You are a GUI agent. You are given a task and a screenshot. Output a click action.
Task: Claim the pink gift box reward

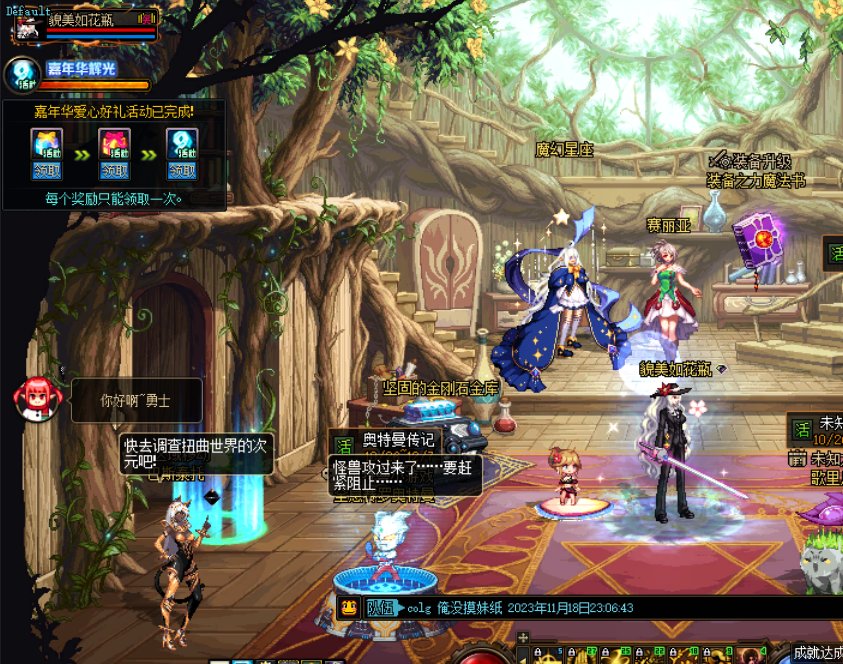[114, 170]
